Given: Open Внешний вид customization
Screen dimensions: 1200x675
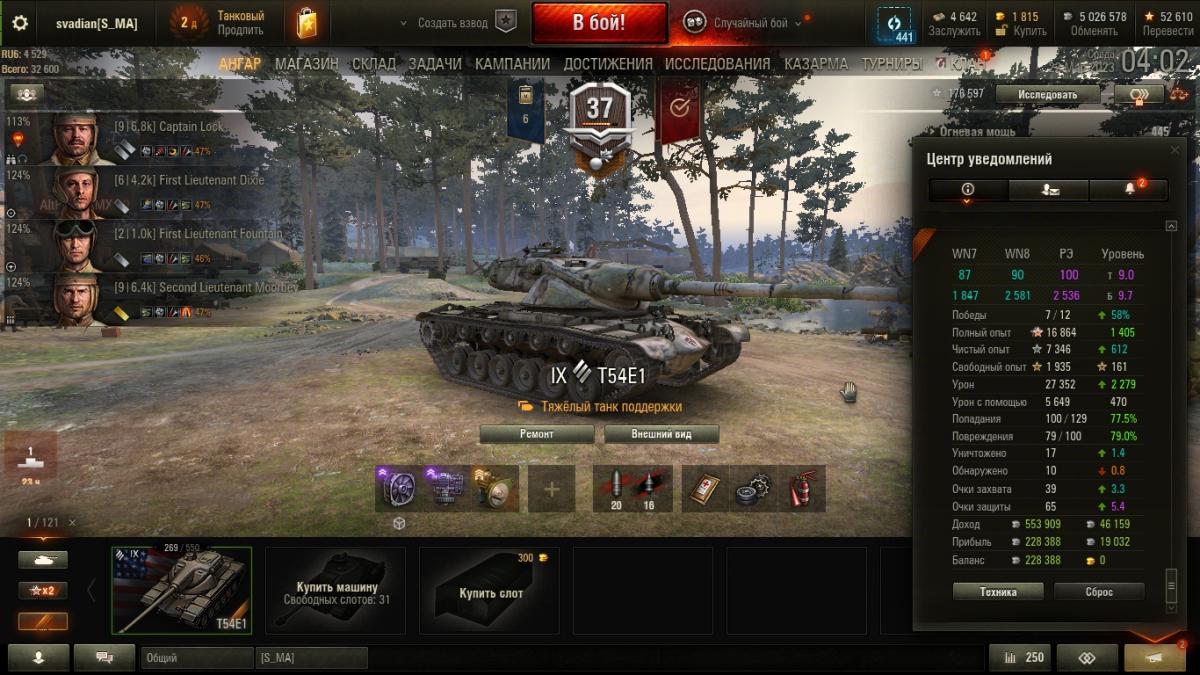Looking at the screenshot, I should pyautogui.click(x=661, y=434).
